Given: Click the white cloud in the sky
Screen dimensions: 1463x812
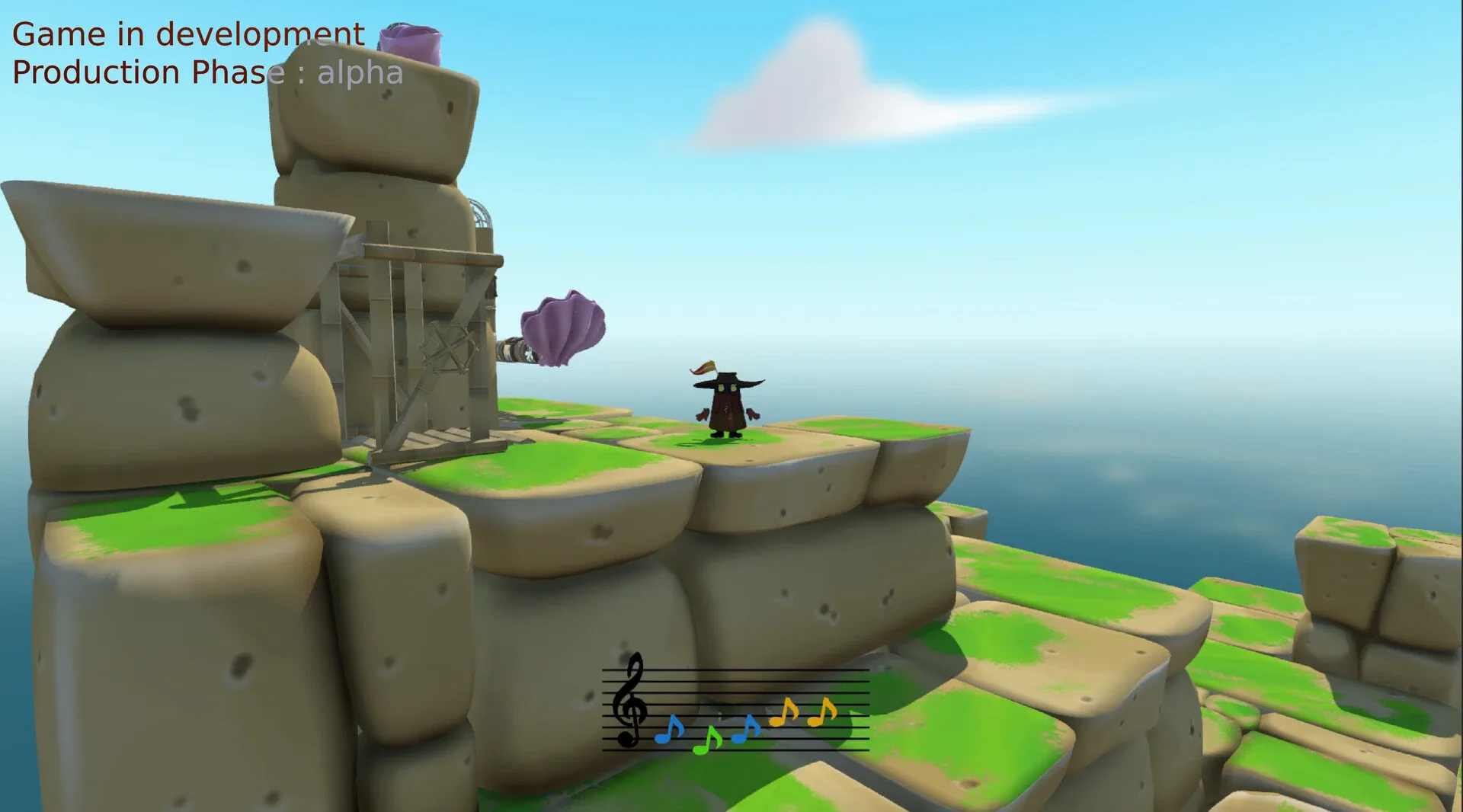Looking at the screenshot, I should (x=815, y=84).
